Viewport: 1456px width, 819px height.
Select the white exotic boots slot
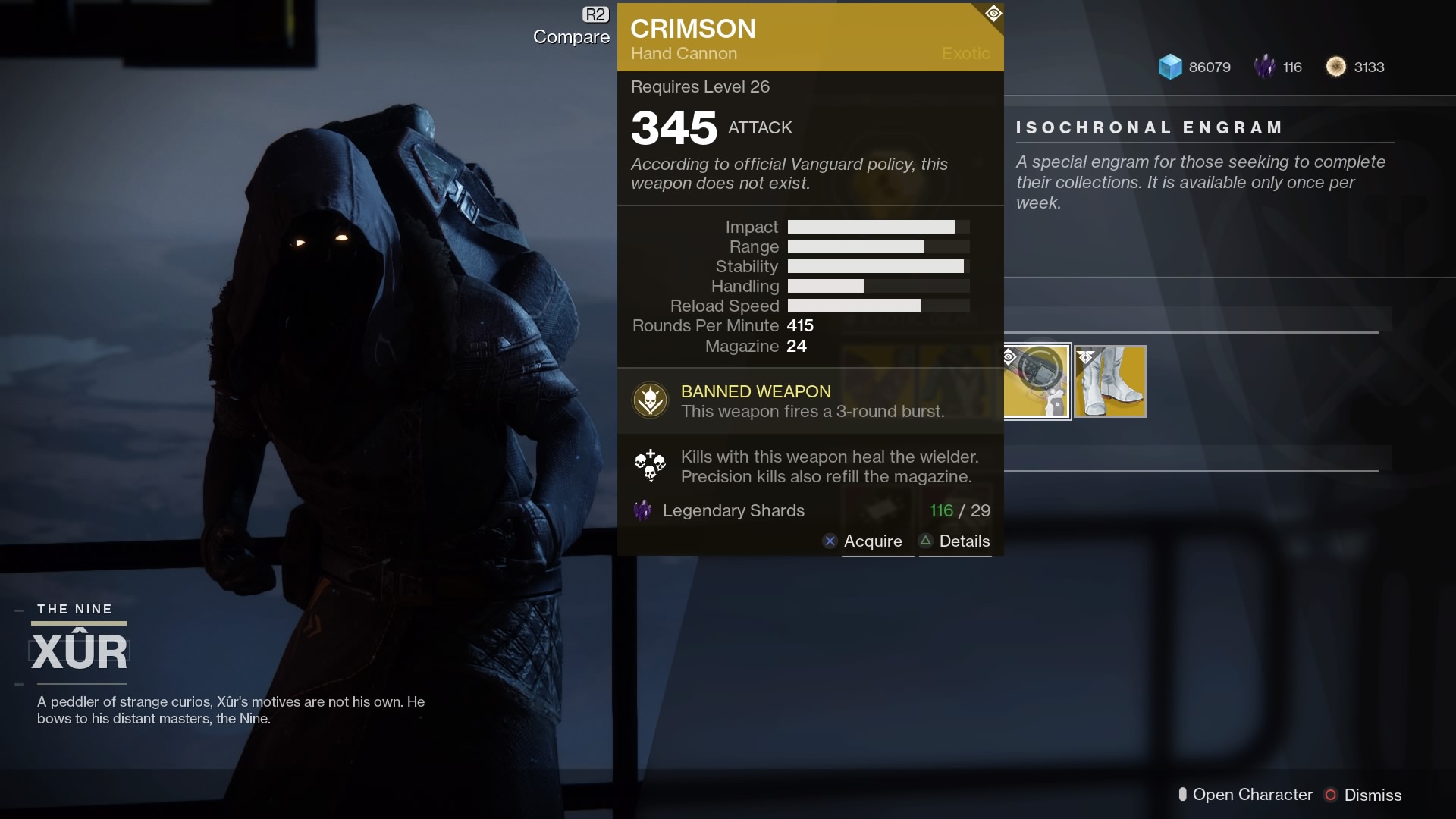1110,381
